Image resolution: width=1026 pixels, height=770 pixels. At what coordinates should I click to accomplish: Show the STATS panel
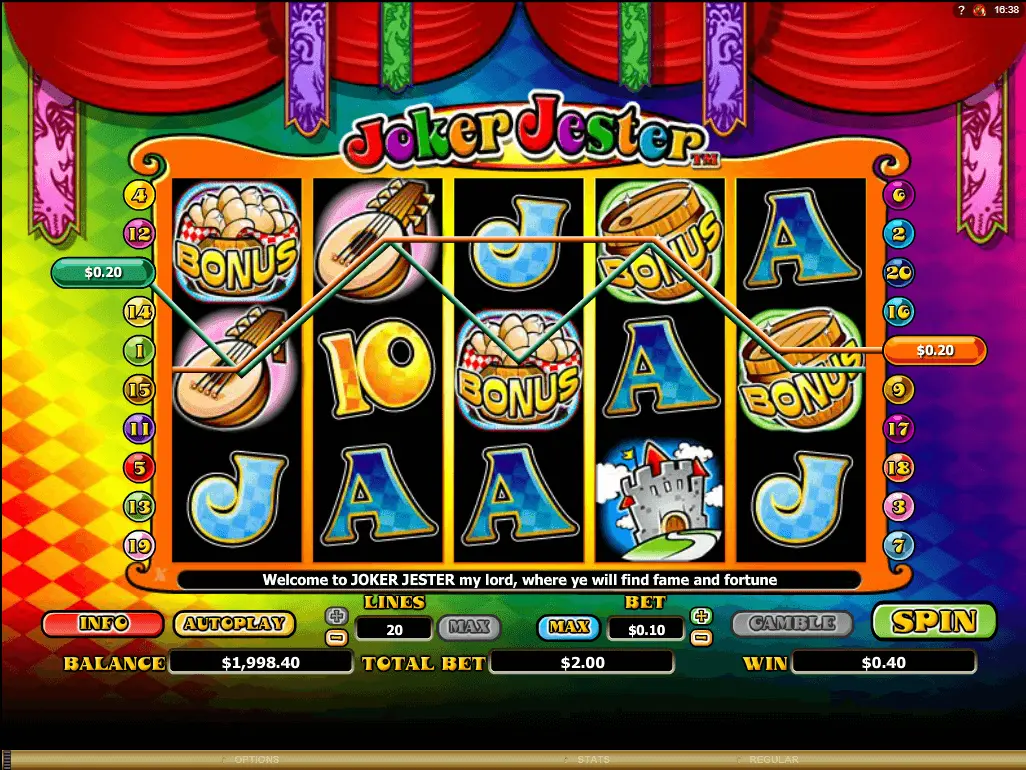tap(593, 760)
